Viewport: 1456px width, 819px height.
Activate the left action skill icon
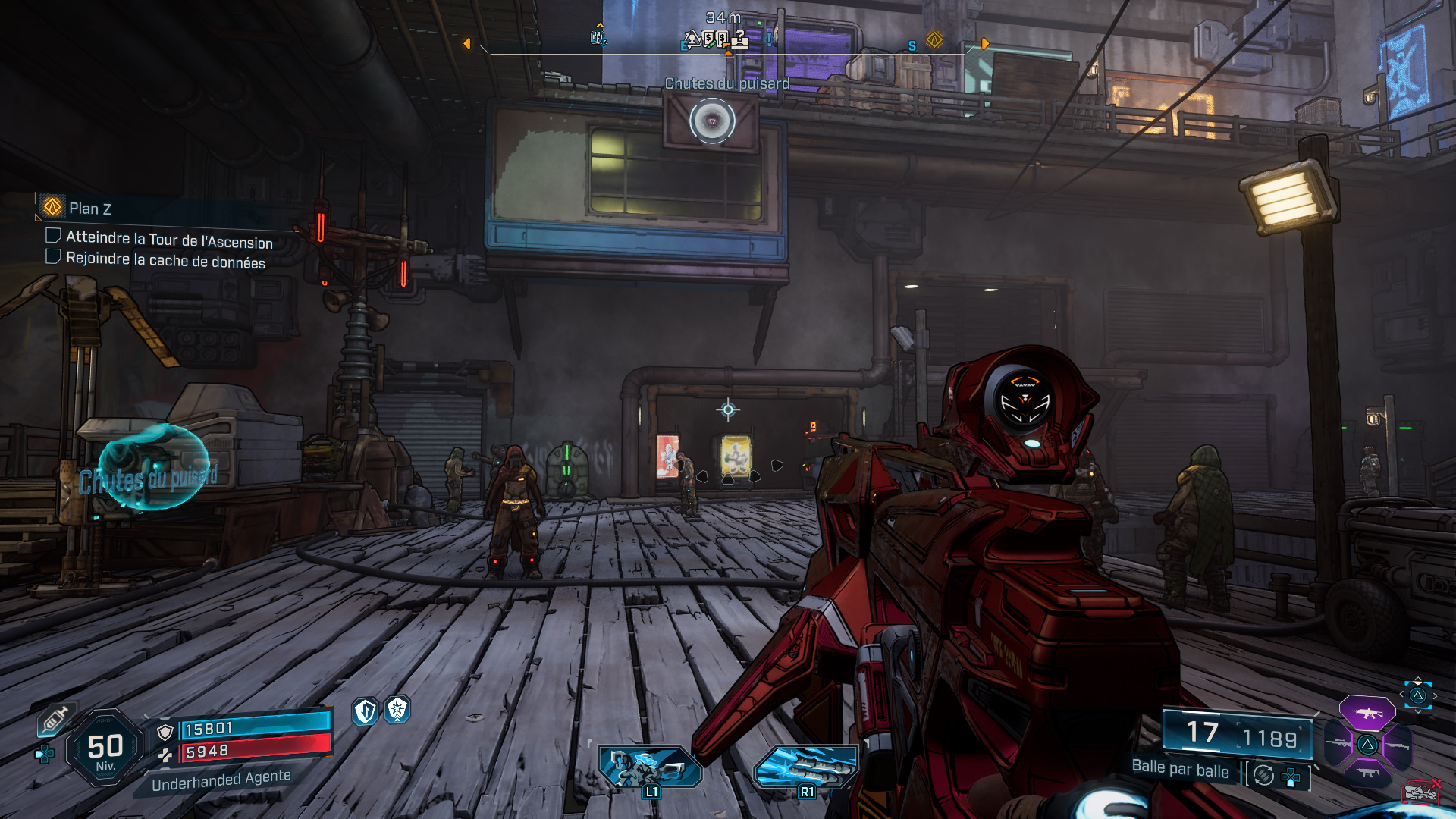649,767
